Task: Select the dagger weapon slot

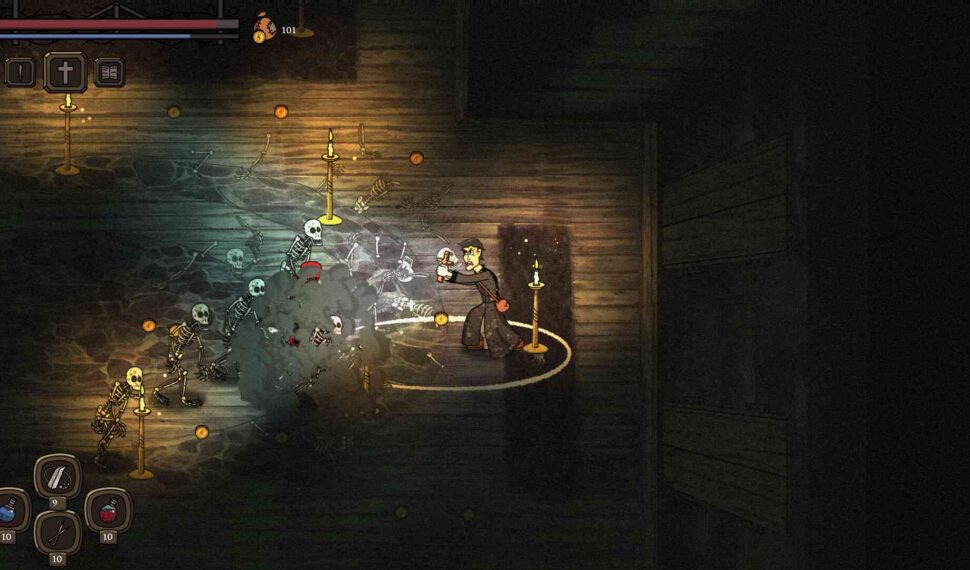Action: tap(20, 72)
